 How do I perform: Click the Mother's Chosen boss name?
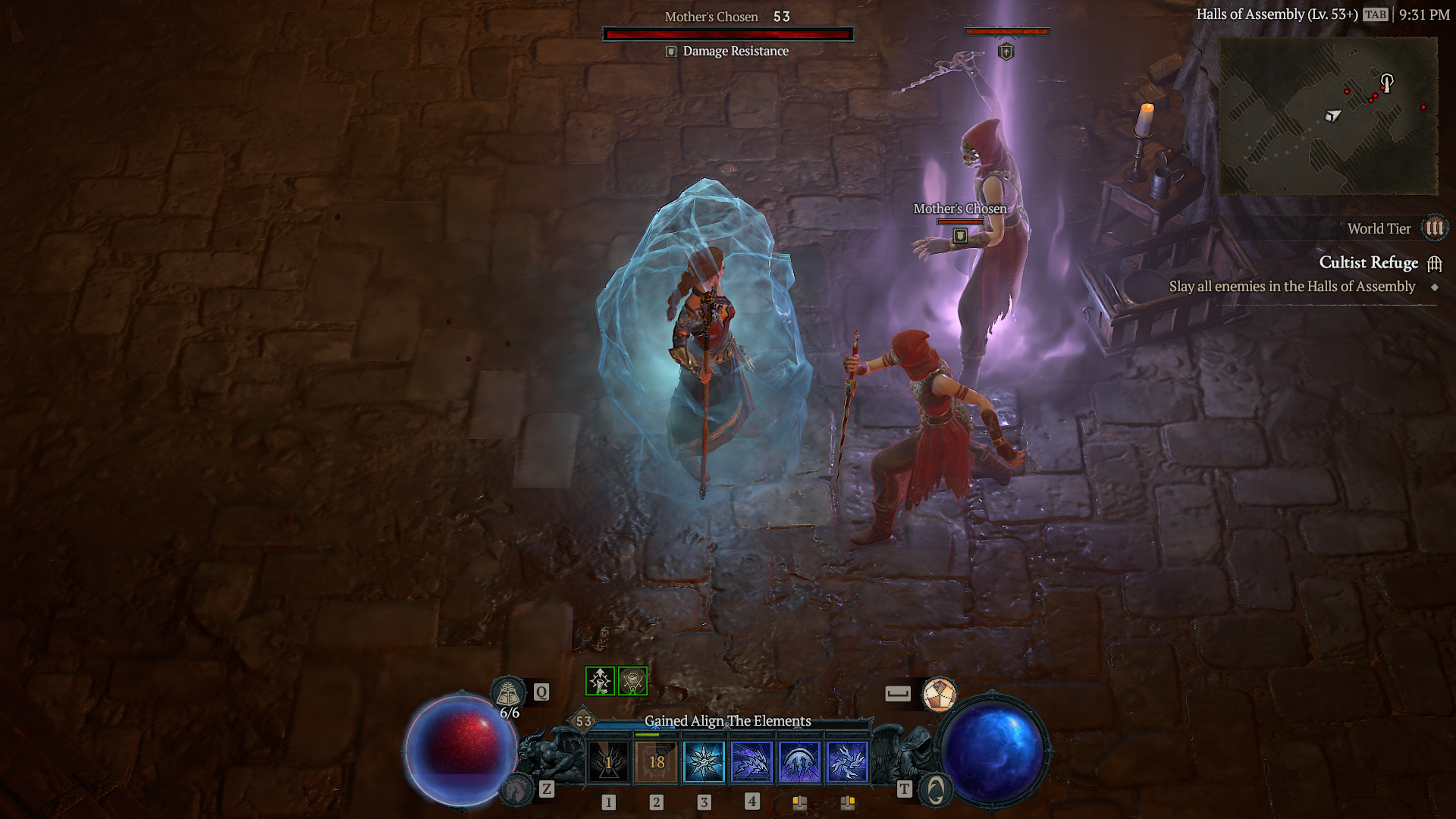click(x=711, y=16)
